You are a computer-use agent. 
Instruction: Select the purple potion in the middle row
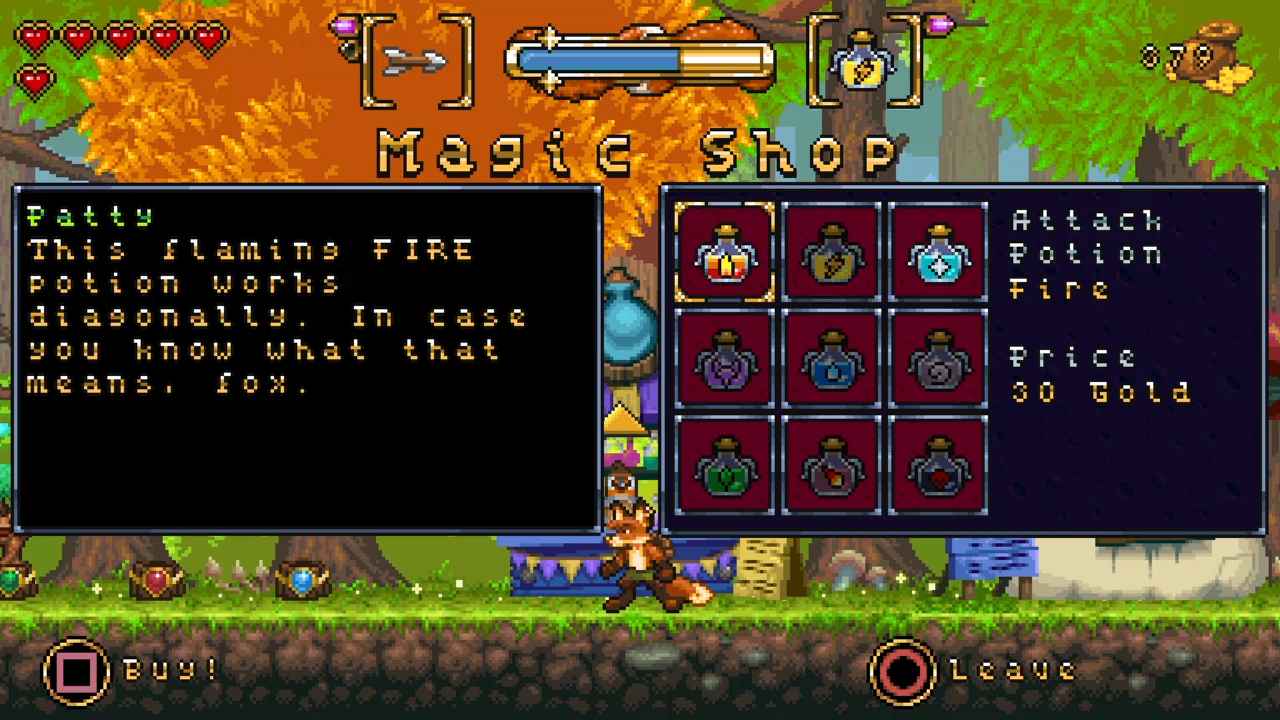pos(725,358)
